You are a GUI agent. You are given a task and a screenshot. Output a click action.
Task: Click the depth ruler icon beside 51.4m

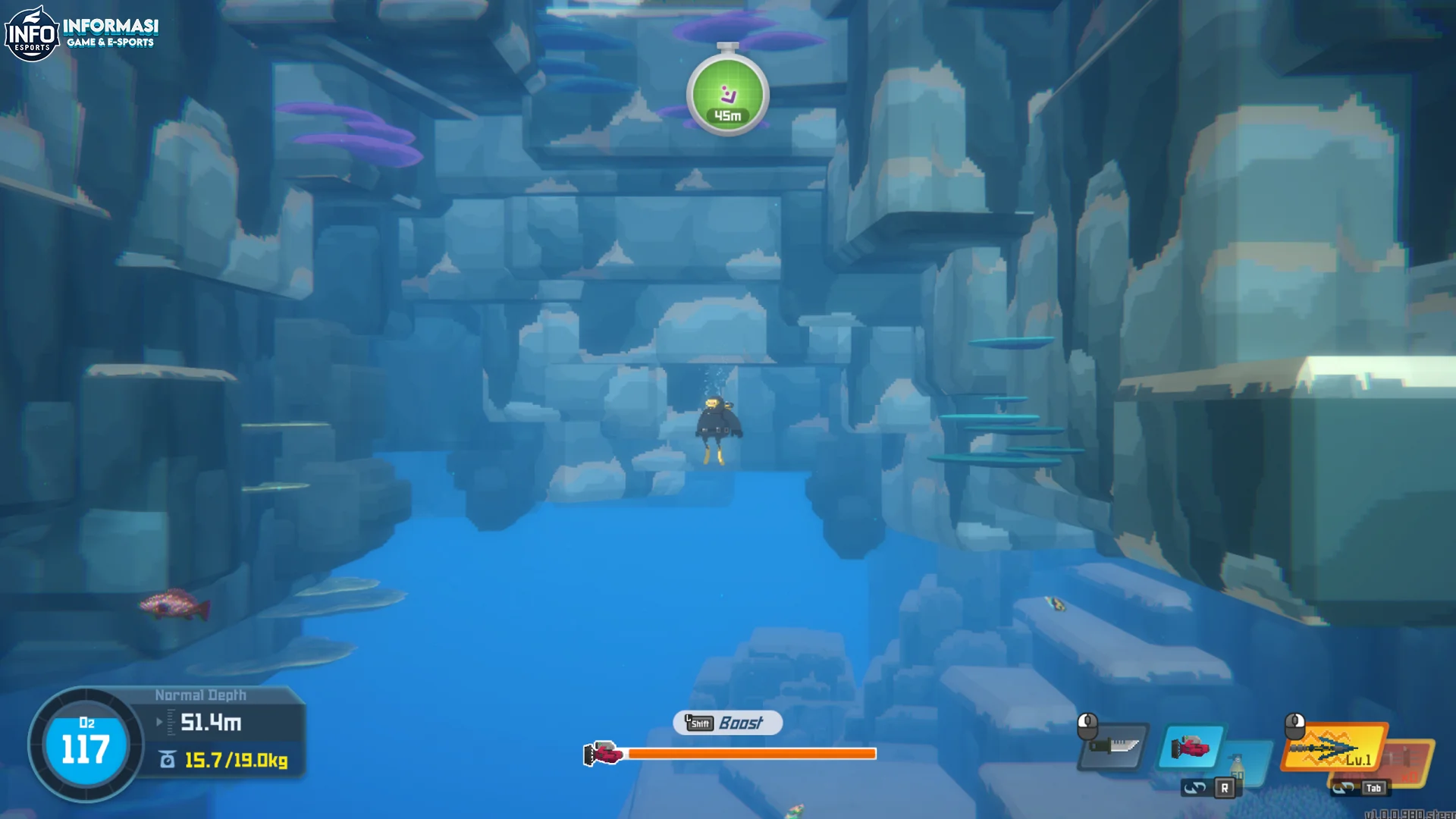pos(171,722)
